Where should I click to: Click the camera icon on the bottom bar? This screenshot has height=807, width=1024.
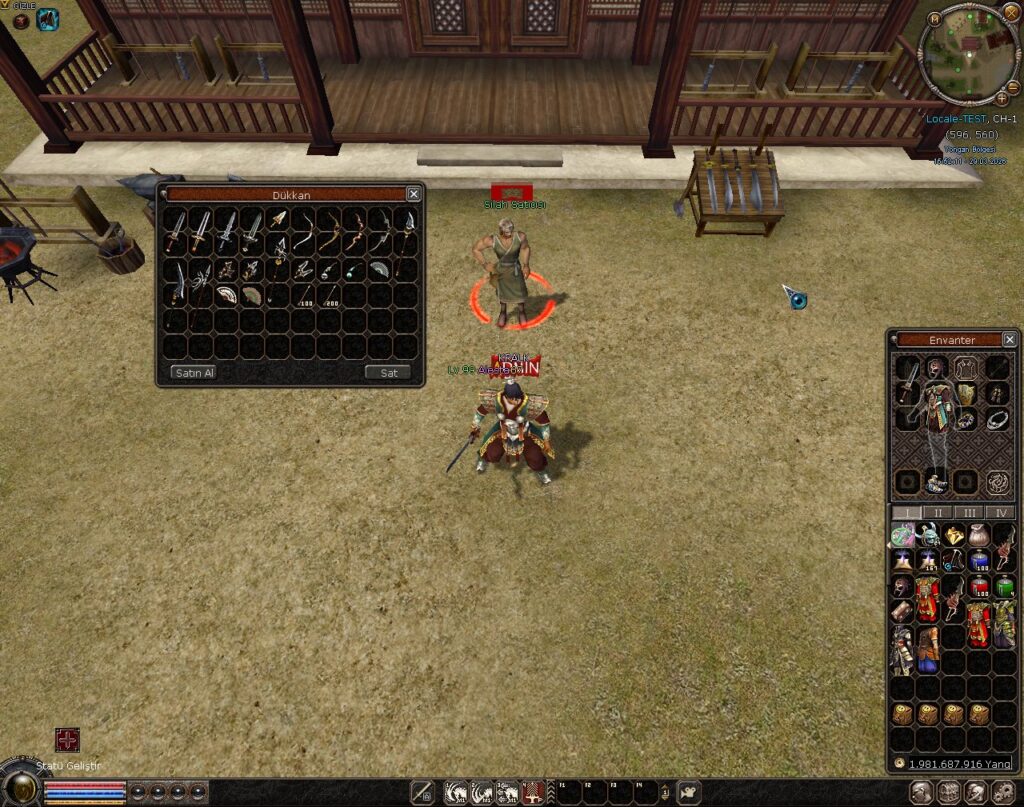pos(687,793)
